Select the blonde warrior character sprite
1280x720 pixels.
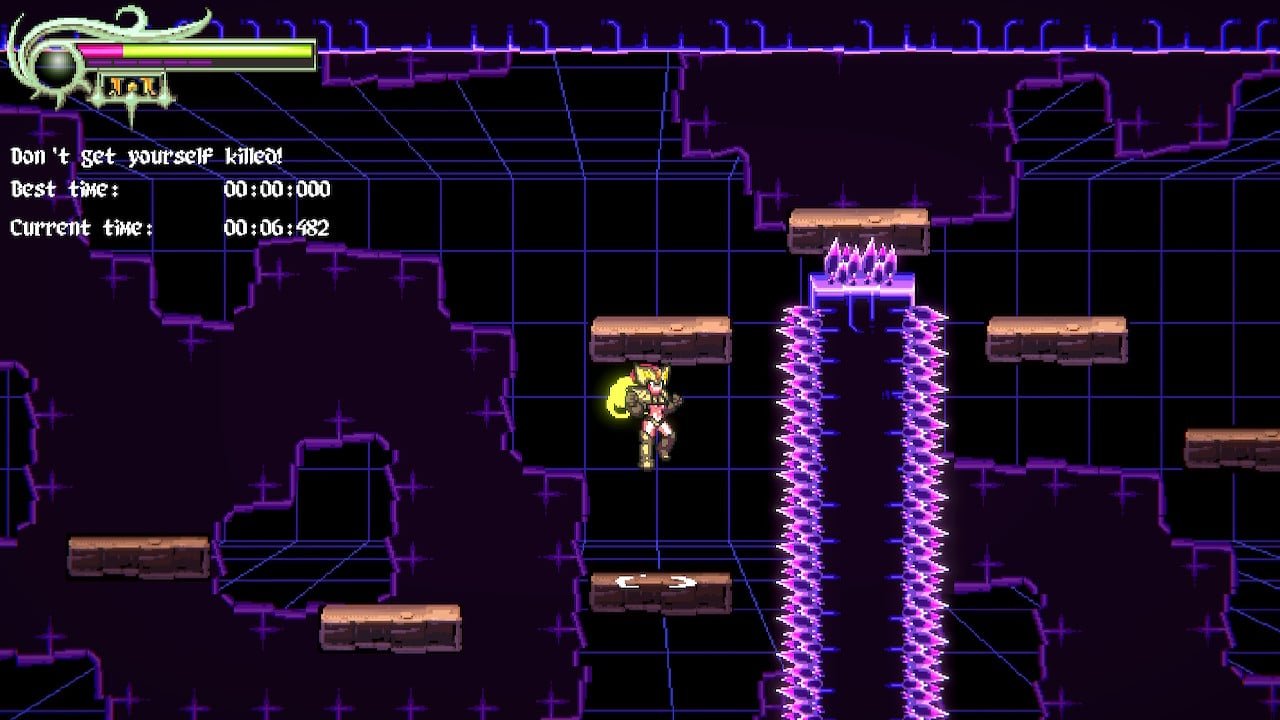655,420
